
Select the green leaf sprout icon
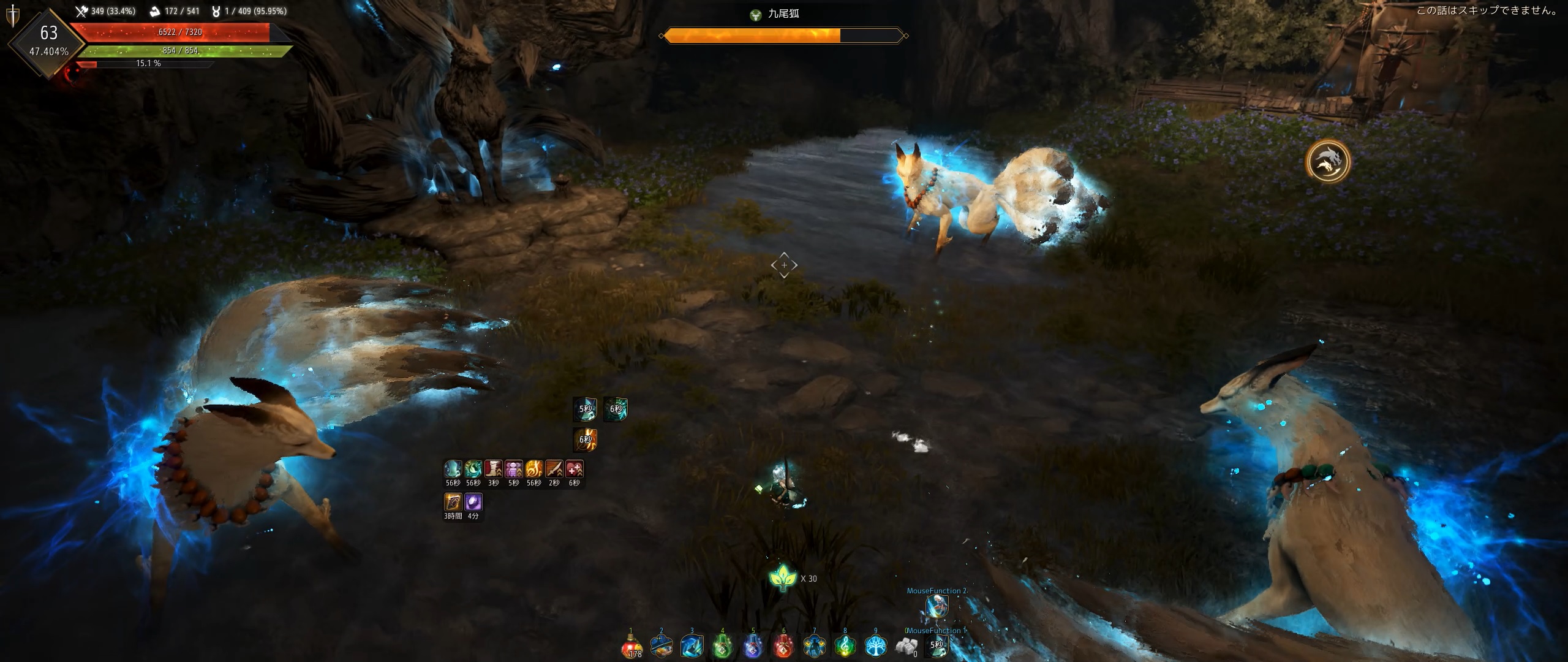[x=783, y=578]
